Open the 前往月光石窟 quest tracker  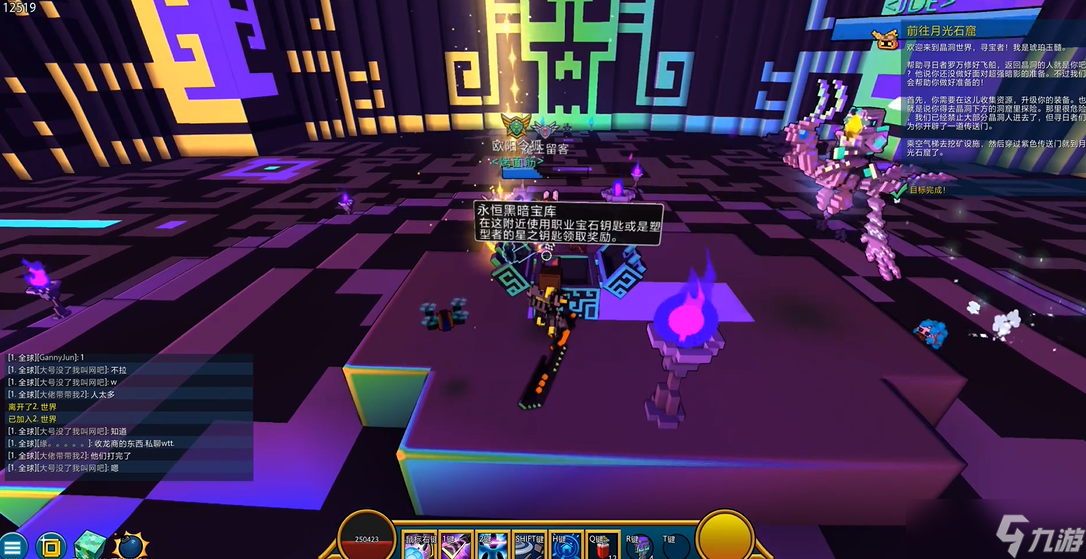pos(939,33)
